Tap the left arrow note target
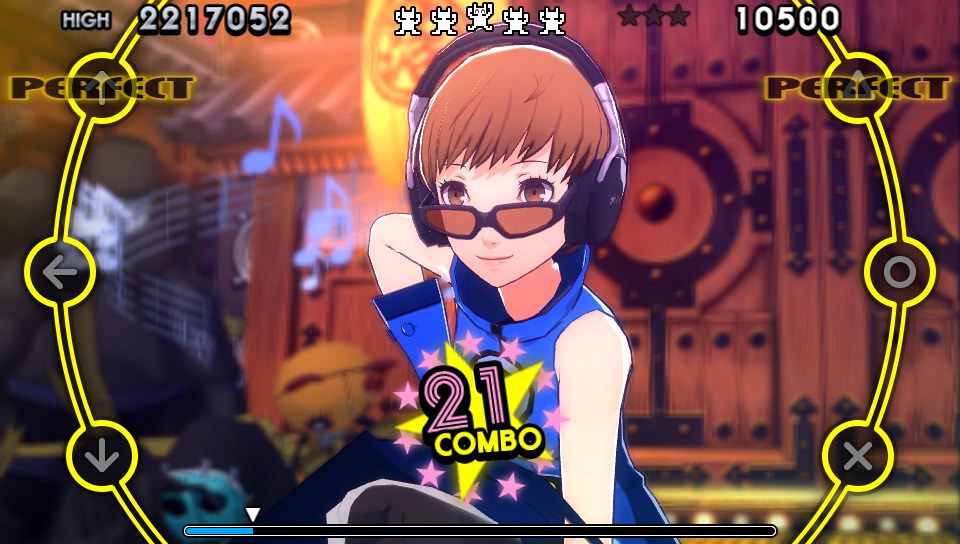Image resolution: width=960 pixels, height=544 pixels. pyautogui.click(x=59, y=272)
